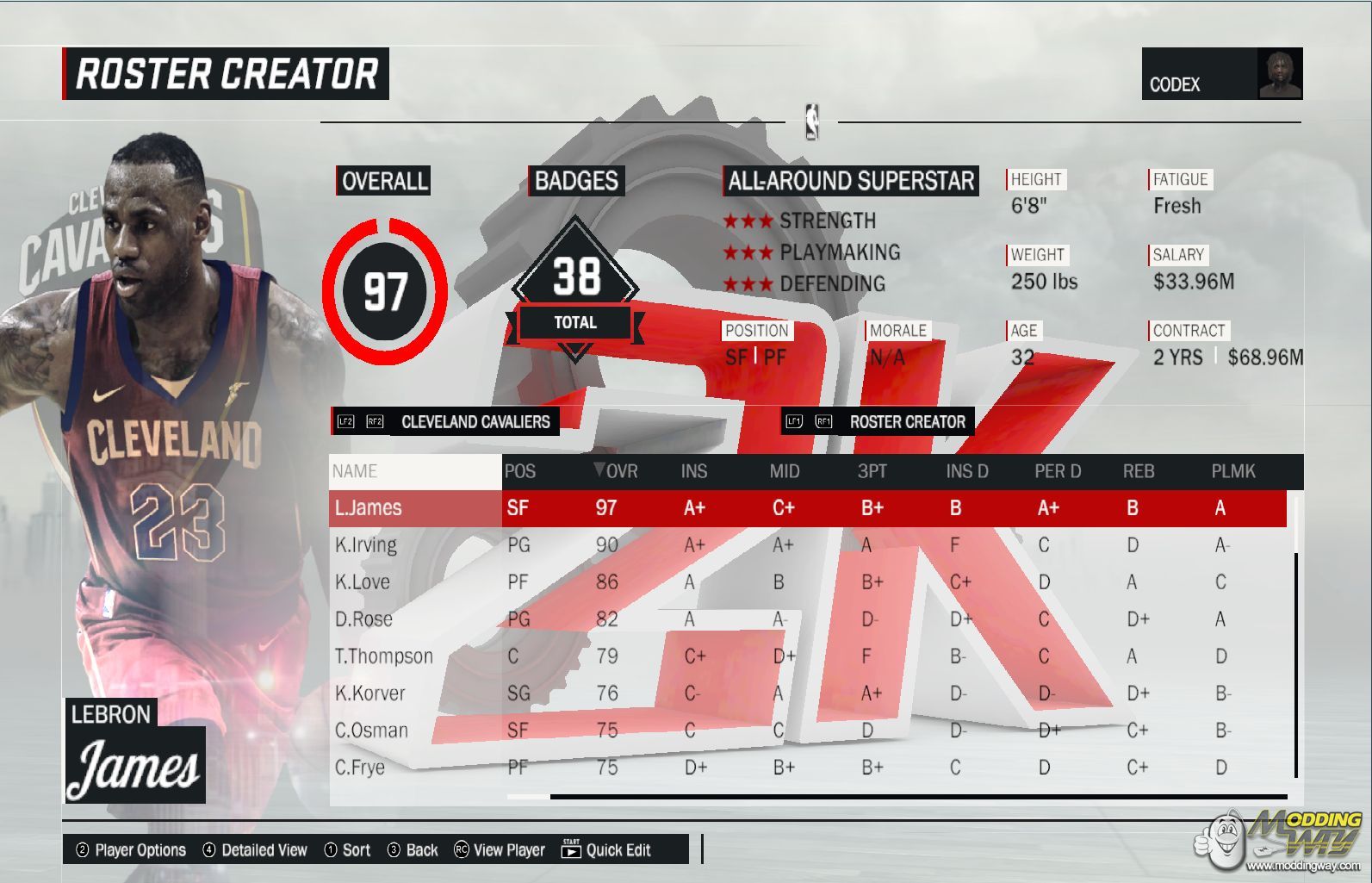
Task: Choose K.Love player row
Action: coord(363,582)
